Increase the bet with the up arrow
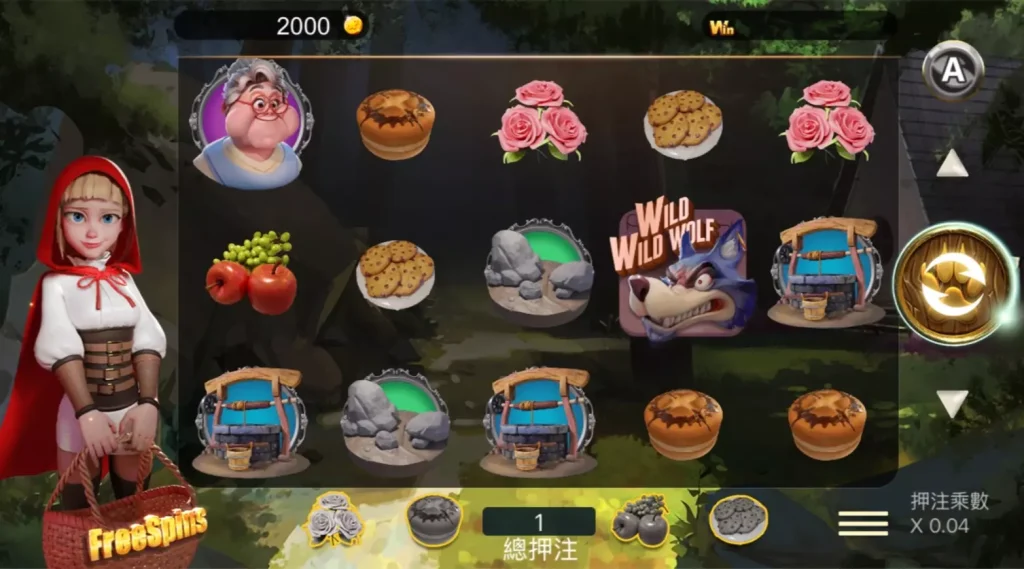Screen dimensions: 1024x569 (x=952, y=163)
